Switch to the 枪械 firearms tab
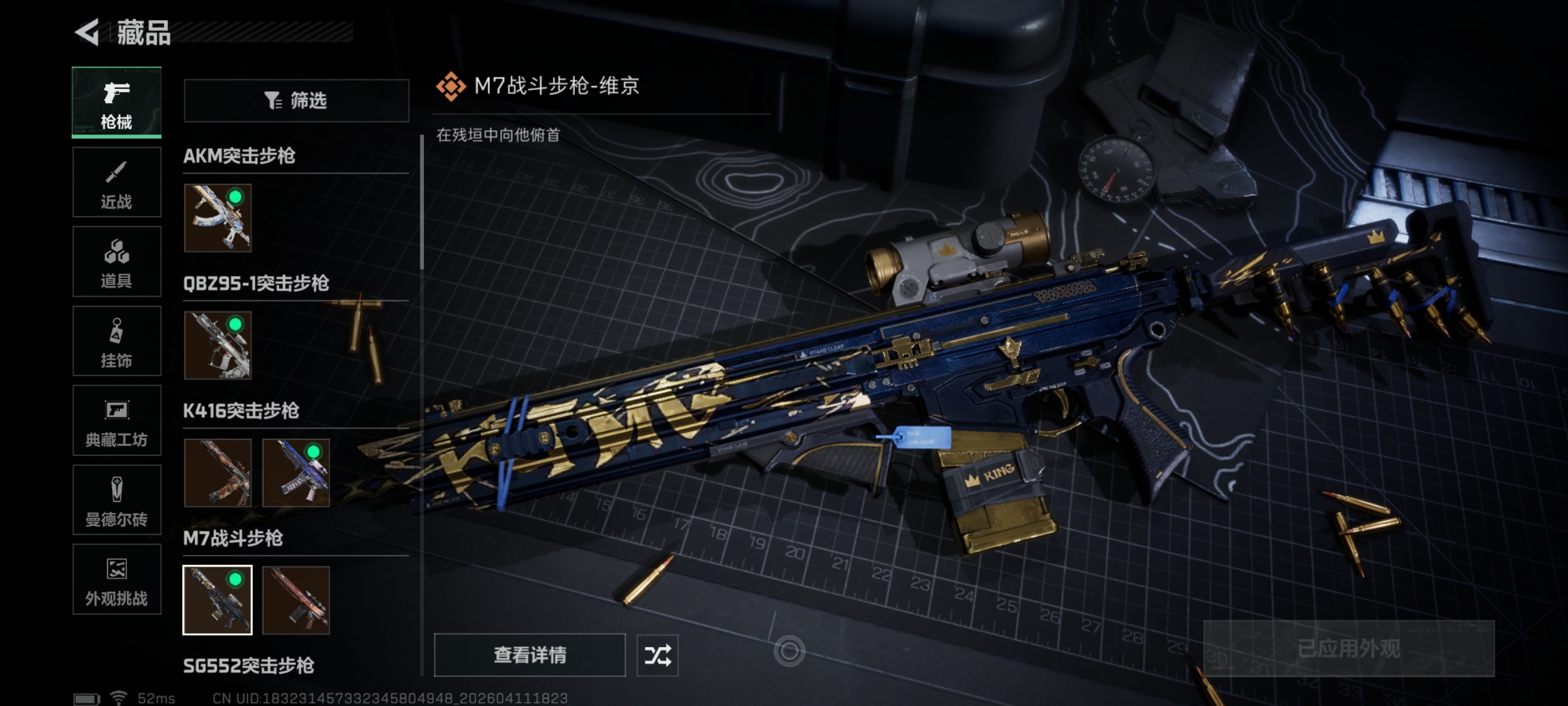 tap(116, 103)
